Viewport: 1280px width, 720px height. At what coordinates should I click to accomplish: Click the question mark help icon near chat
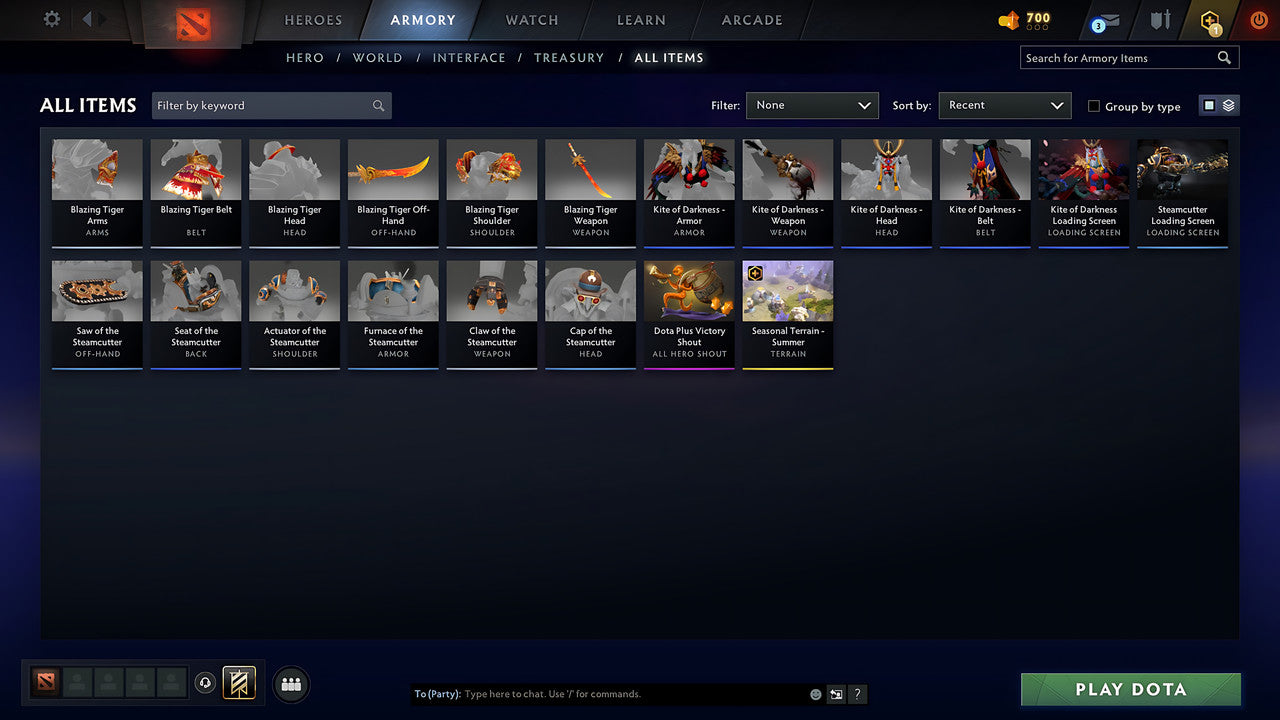tap(857, 693)
